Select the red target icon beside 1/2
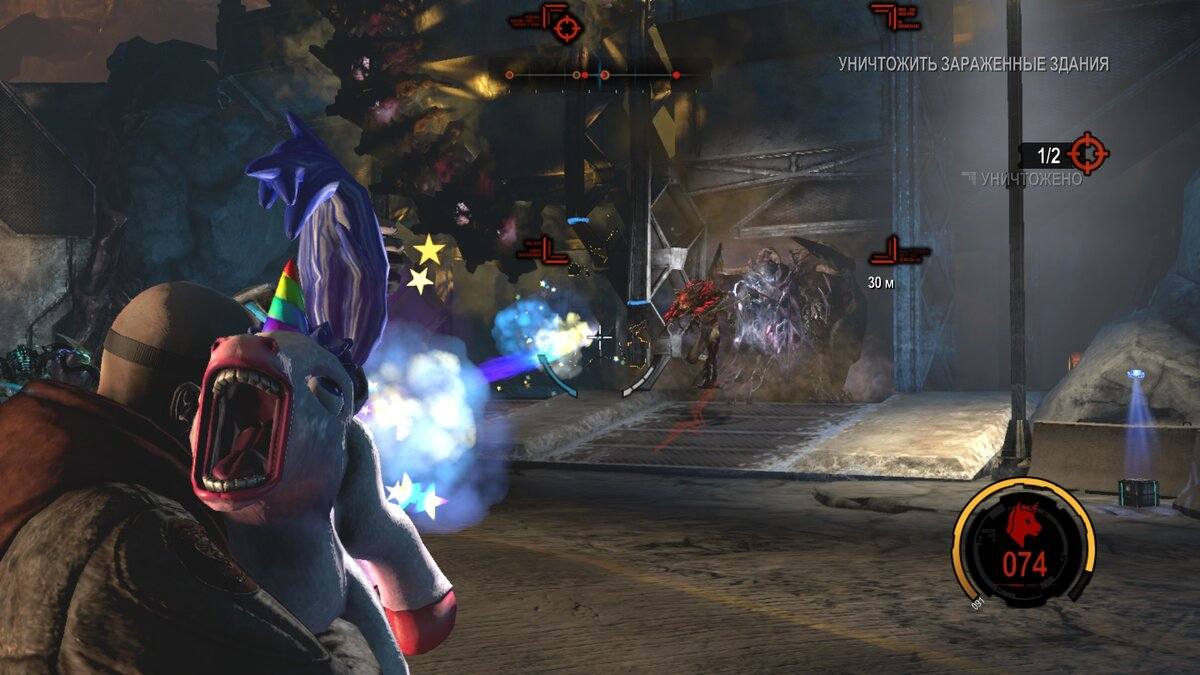The width and height of the screenshot is (1200, 675). point(1088,154)
